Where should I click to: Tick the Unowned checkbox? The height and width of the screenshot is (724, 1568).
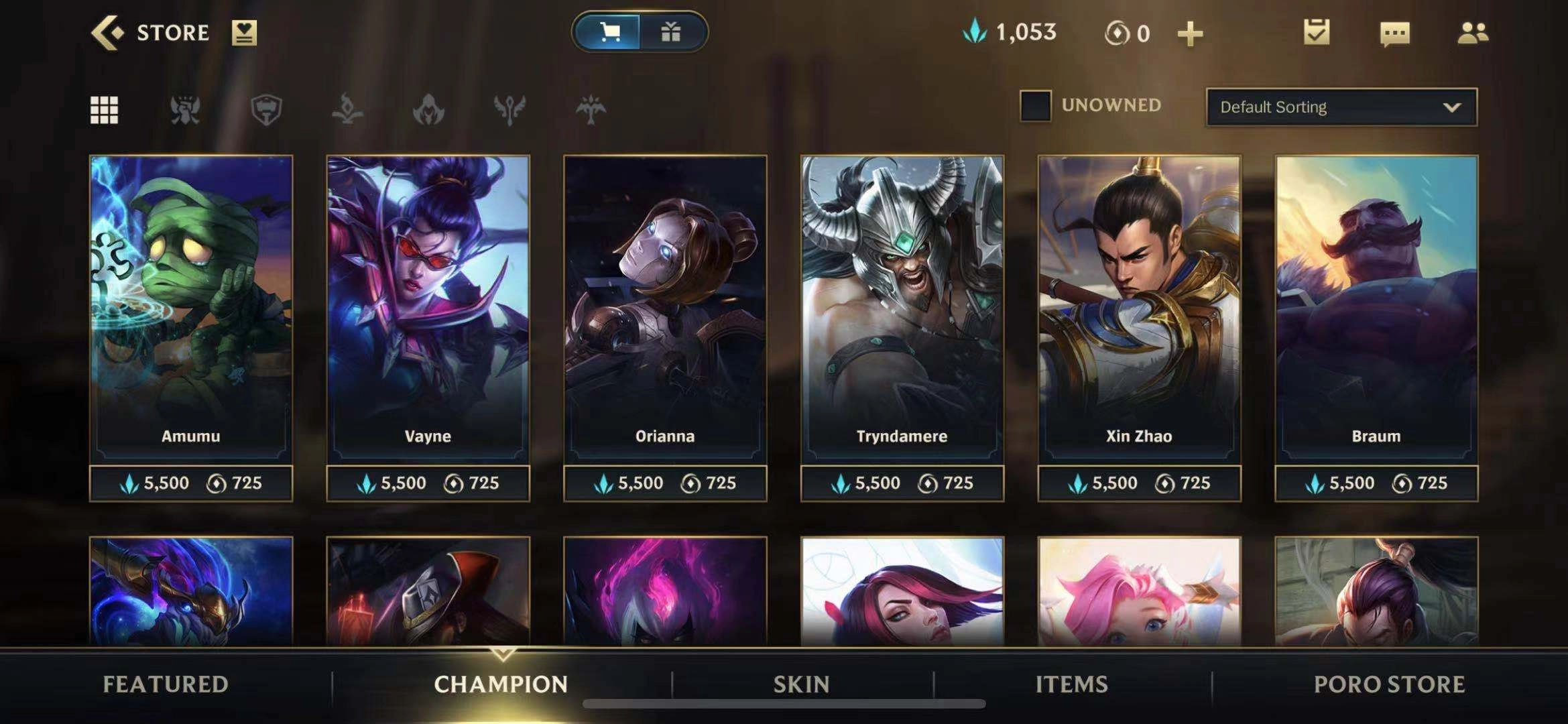[1035, 106]
